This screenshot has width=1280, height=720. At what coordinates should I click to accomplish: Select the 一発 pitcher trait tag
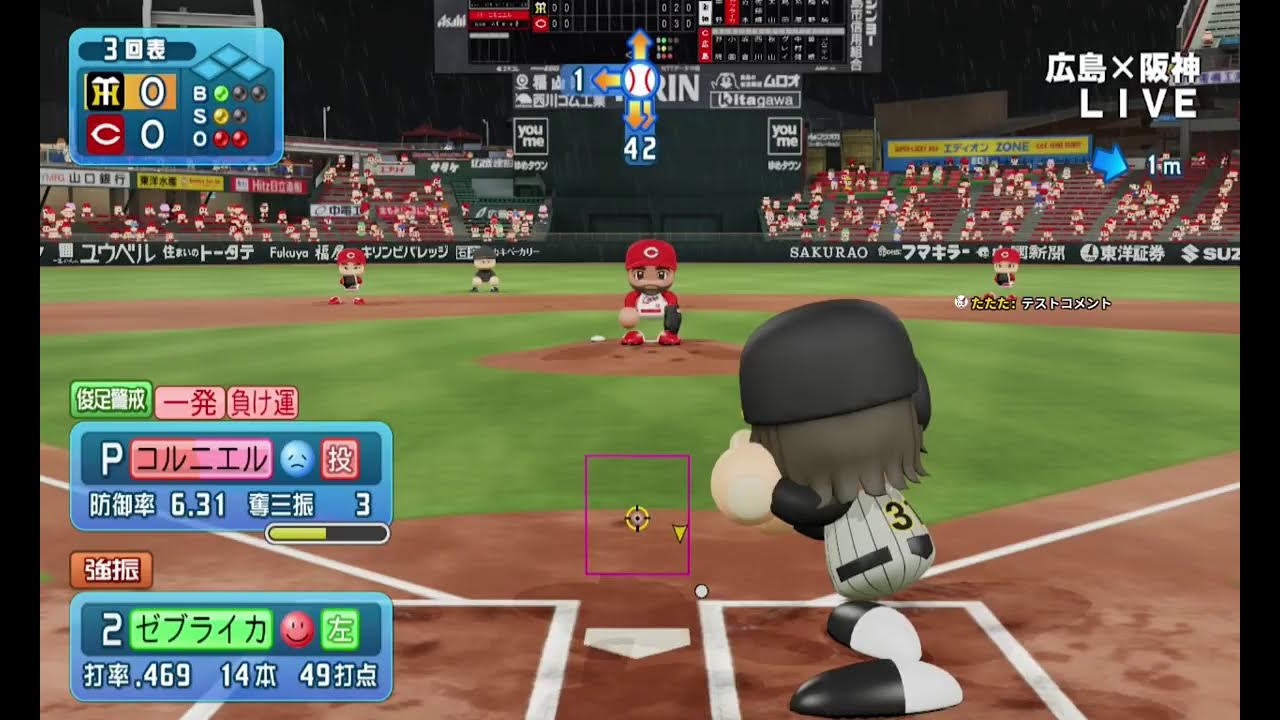190,402
